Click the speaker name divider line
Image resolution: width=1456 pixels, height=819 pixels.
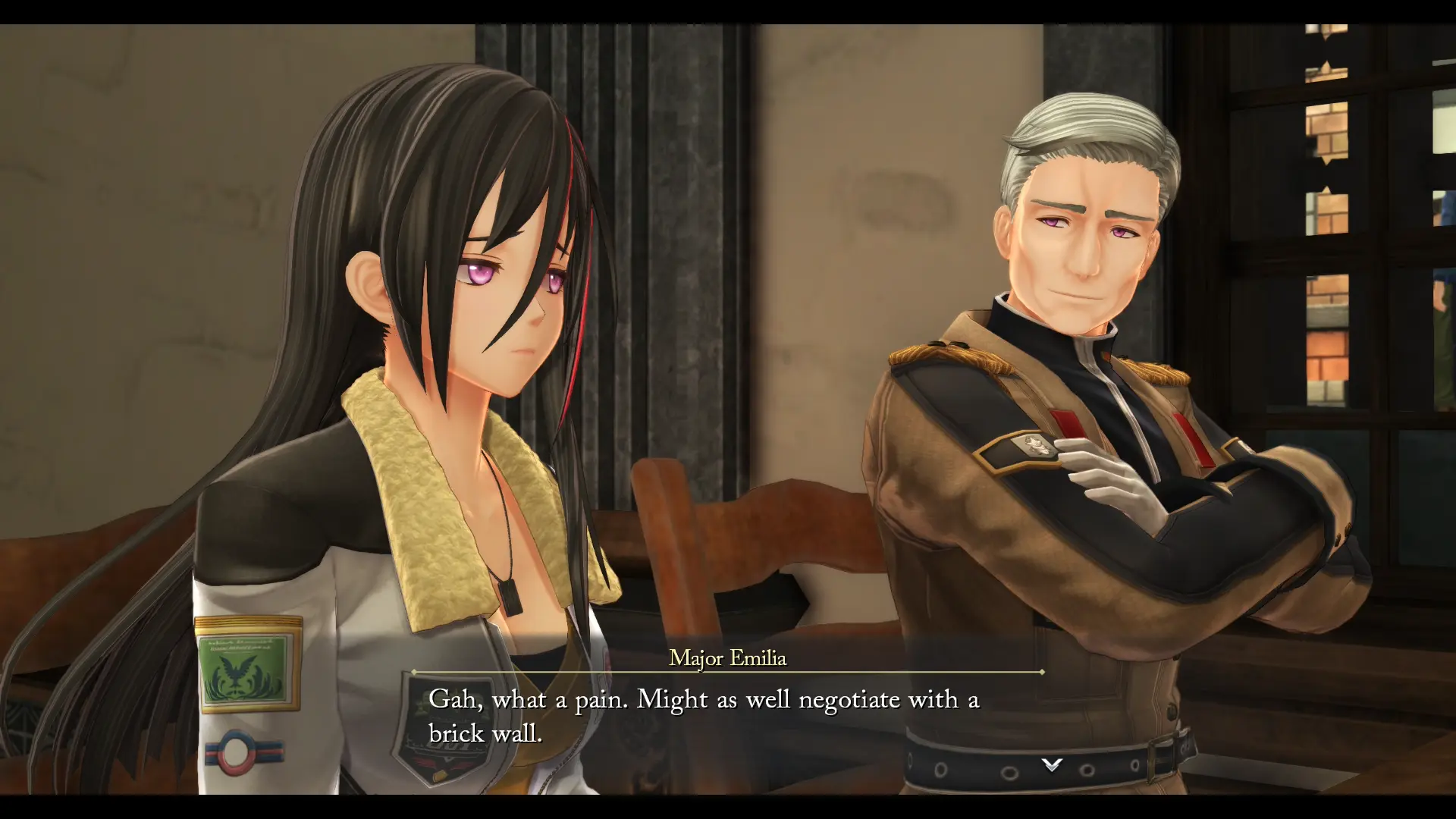click(x=726, y=673)
